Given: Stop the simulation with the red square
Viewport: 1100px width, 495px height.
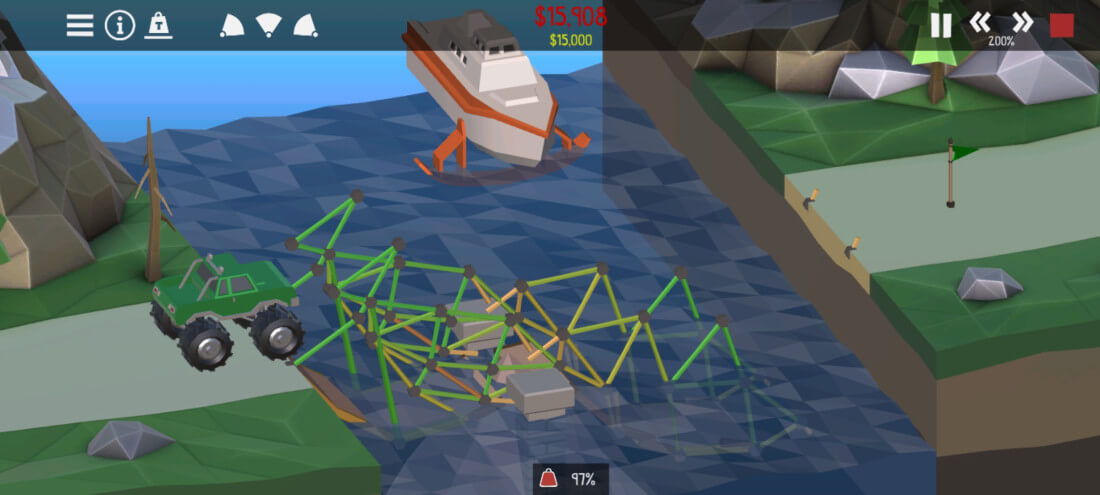Looking at the screenshot, I should 1062,25.
